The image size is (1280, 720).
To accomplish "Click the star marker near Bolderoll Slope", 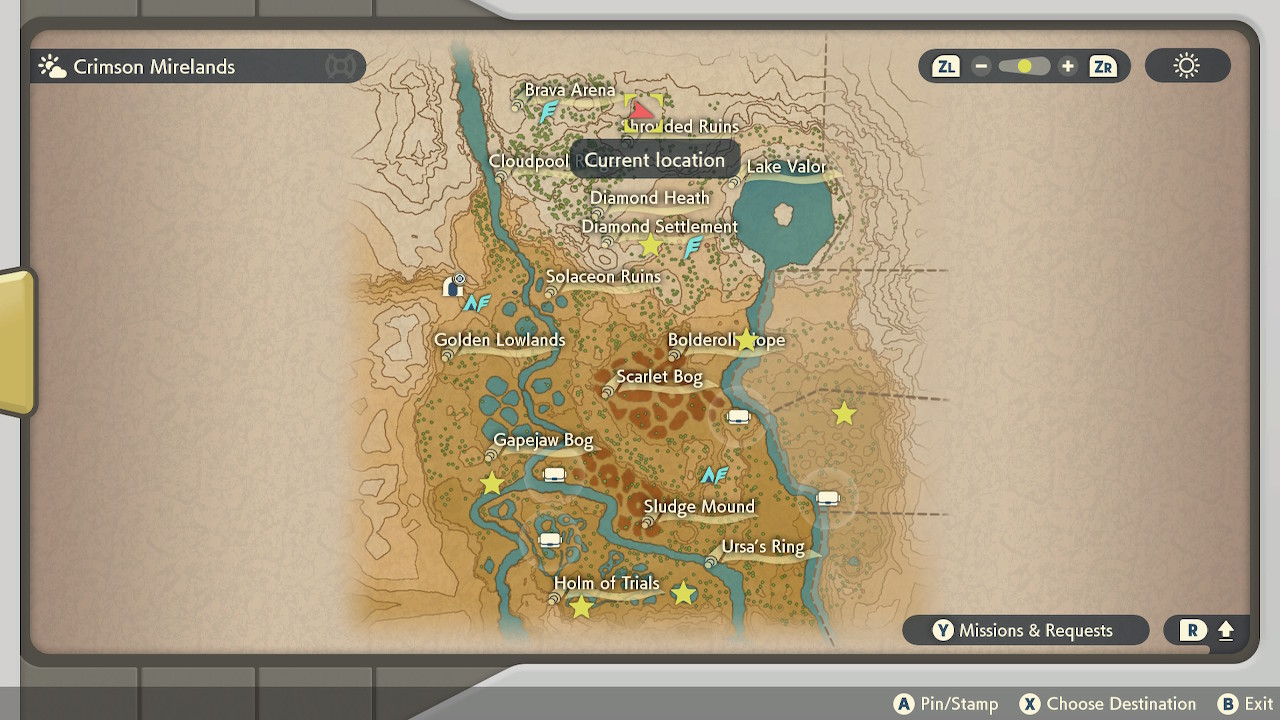I will 746,339.
